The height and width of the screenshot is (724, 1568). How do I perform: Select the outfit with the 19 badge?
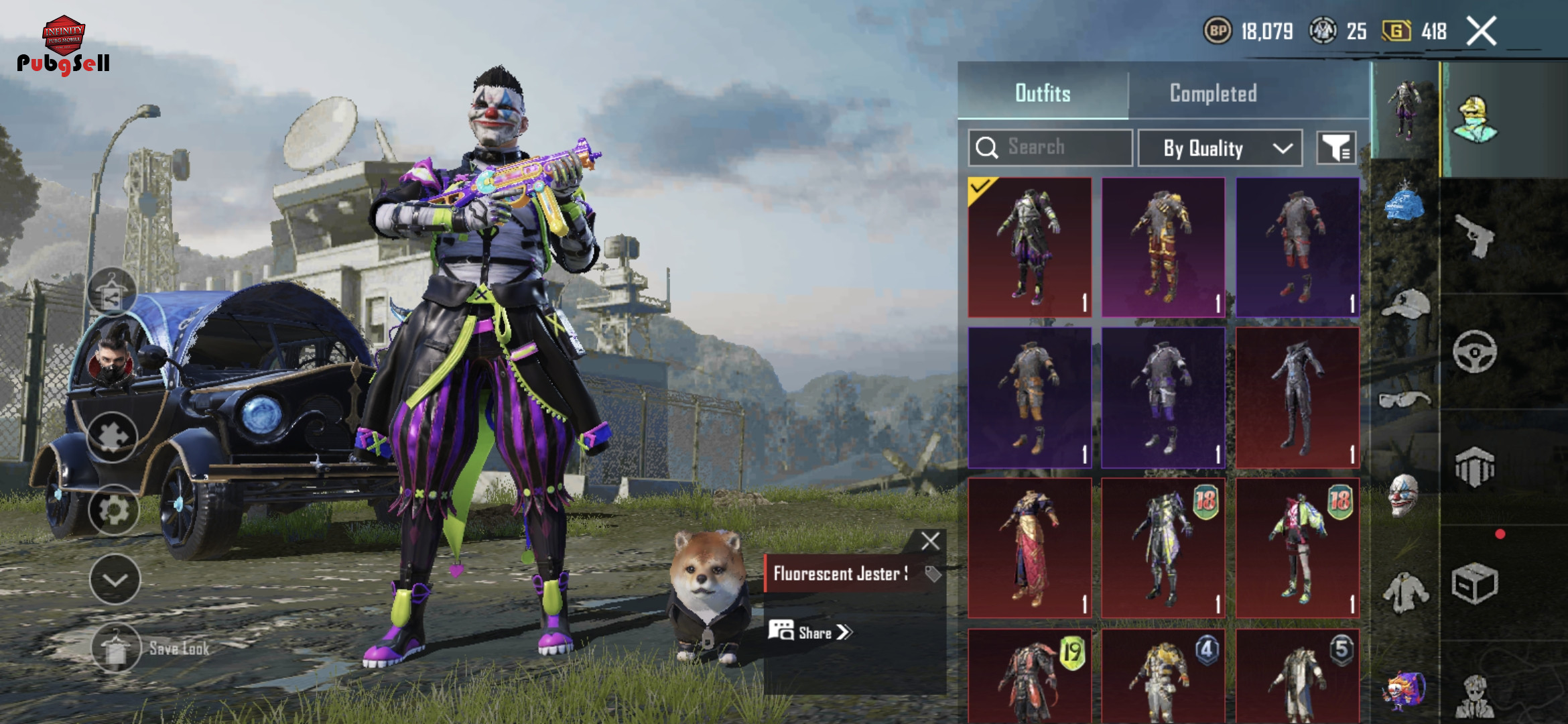1030,677
